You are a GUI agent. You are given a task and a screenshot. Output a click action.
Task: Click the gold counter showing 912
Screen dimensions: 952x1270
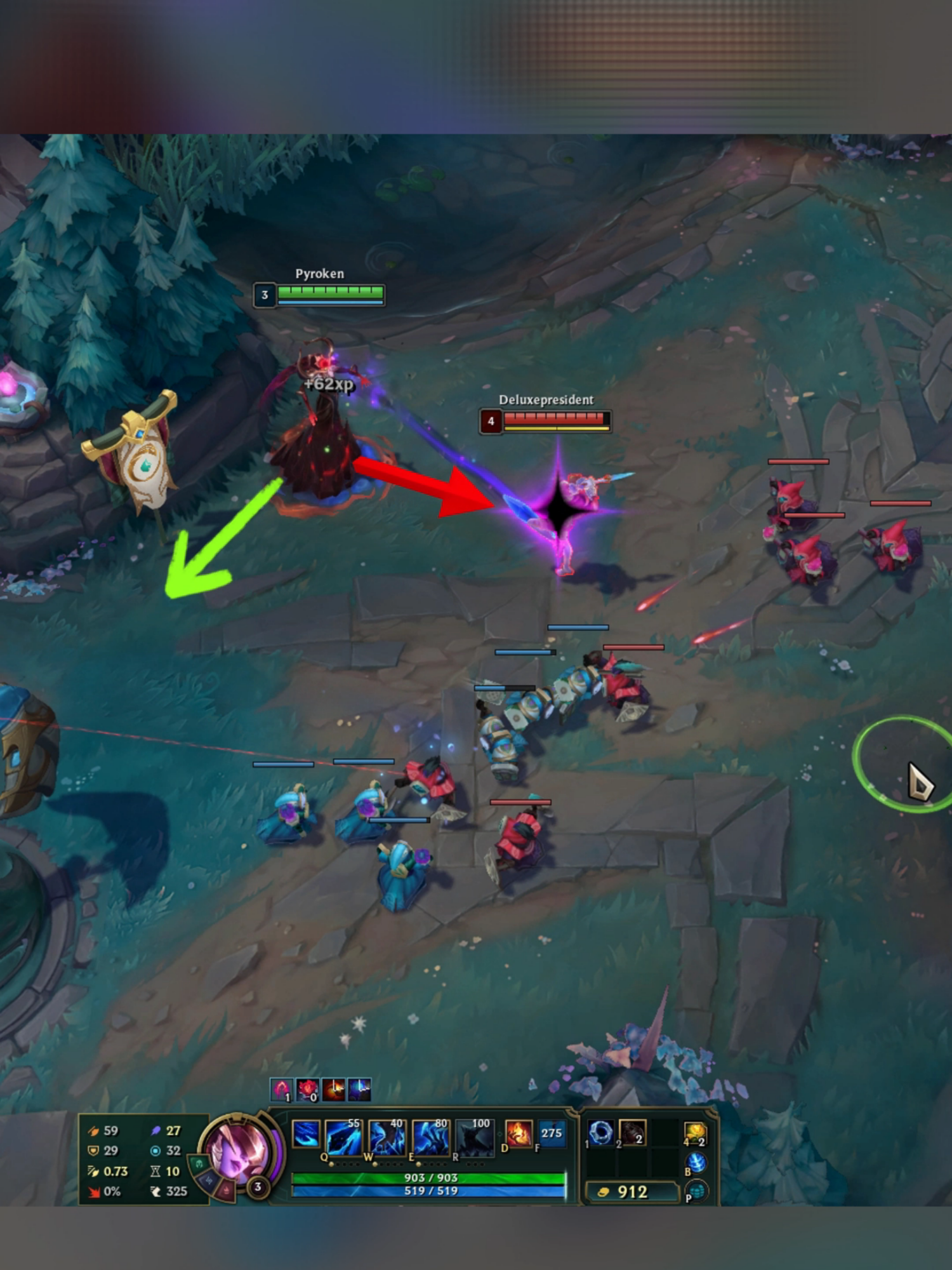(x=632, y=1190)
